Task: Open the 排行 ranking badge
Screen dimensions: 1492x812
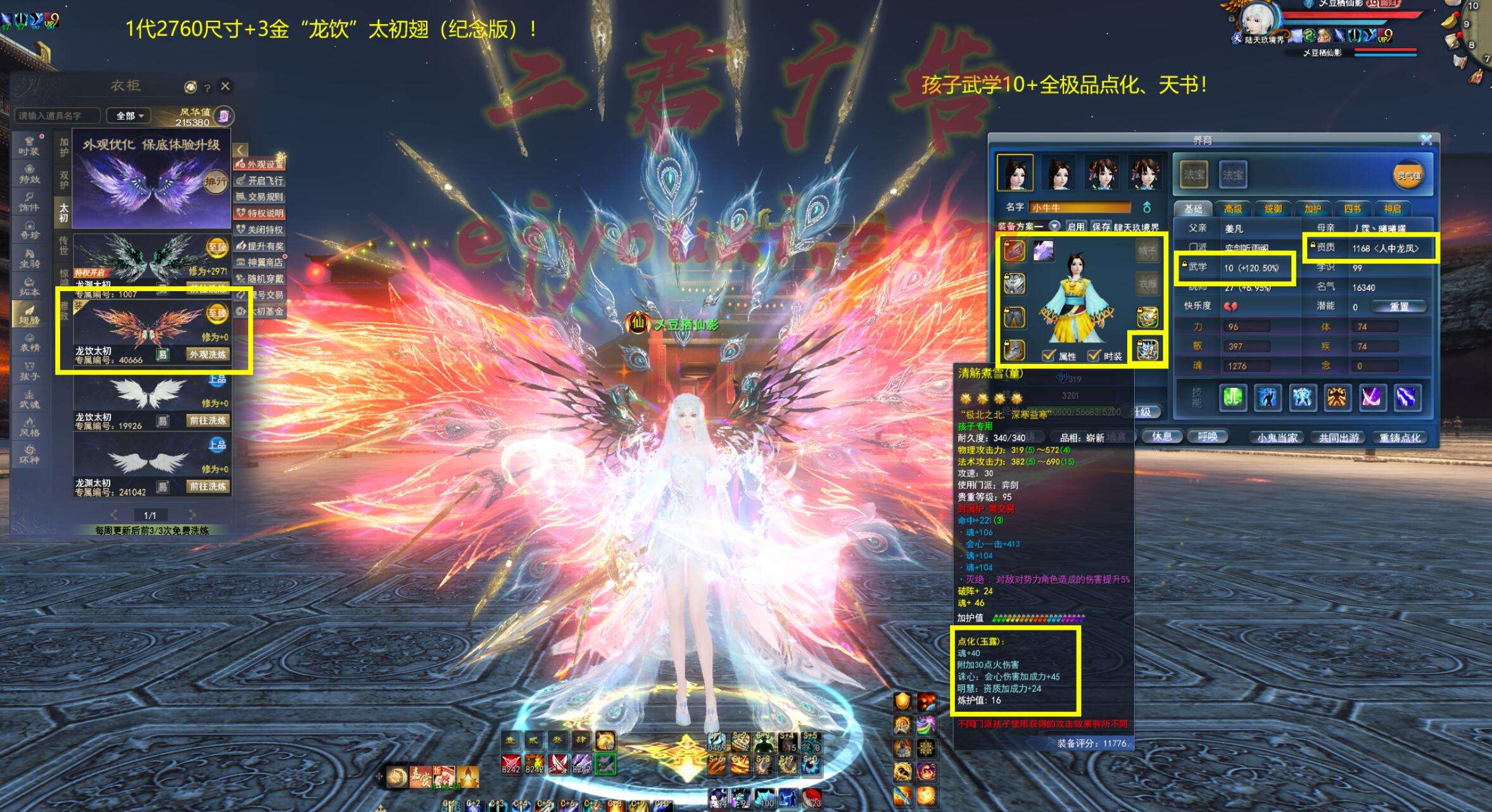Action: (215, 182)
